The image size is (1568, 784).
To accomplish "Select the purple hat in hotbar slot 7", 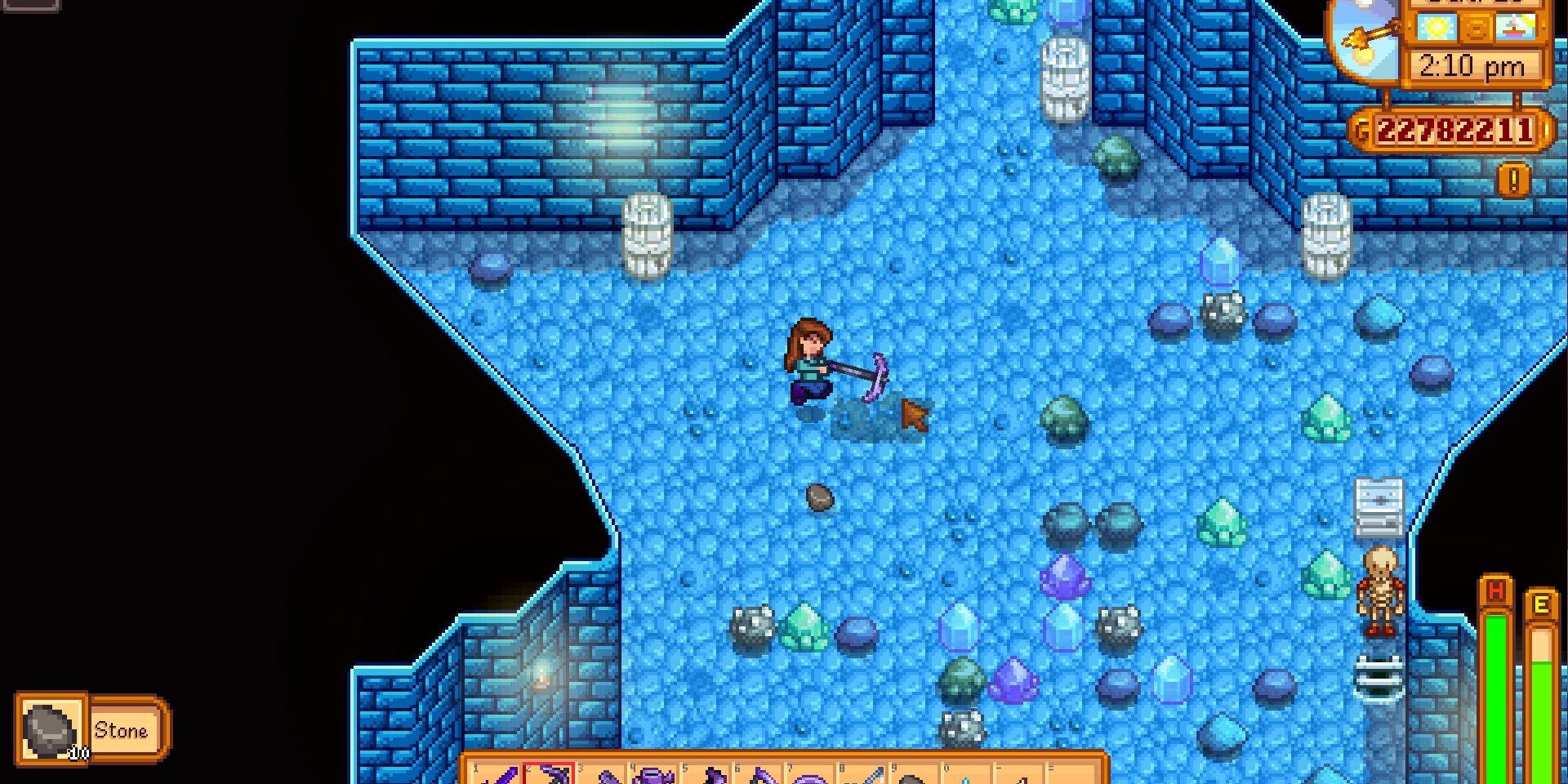I will tap(814, 778).
